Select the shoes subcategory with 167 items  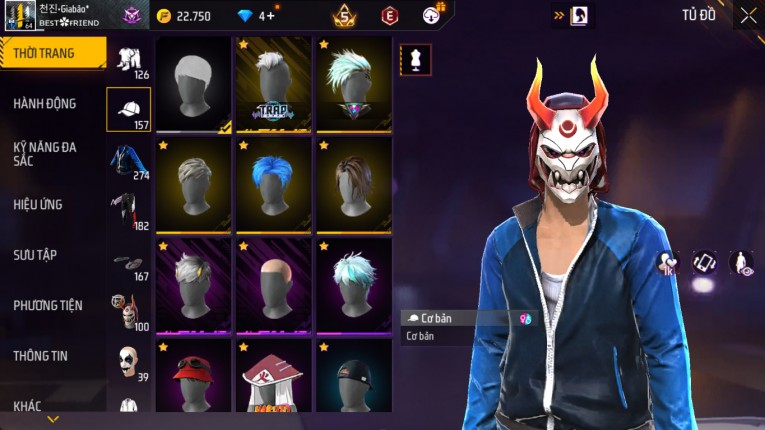128,263
